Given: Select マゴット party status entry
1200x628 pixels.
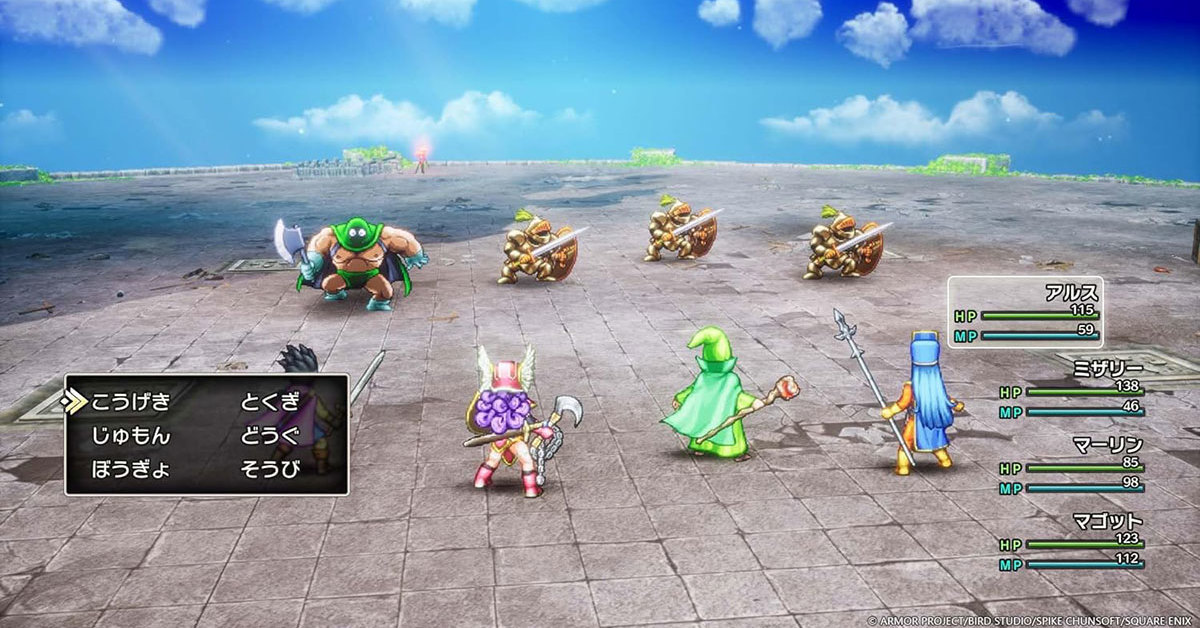Looking at the screenshot, I should [1071, 540].
